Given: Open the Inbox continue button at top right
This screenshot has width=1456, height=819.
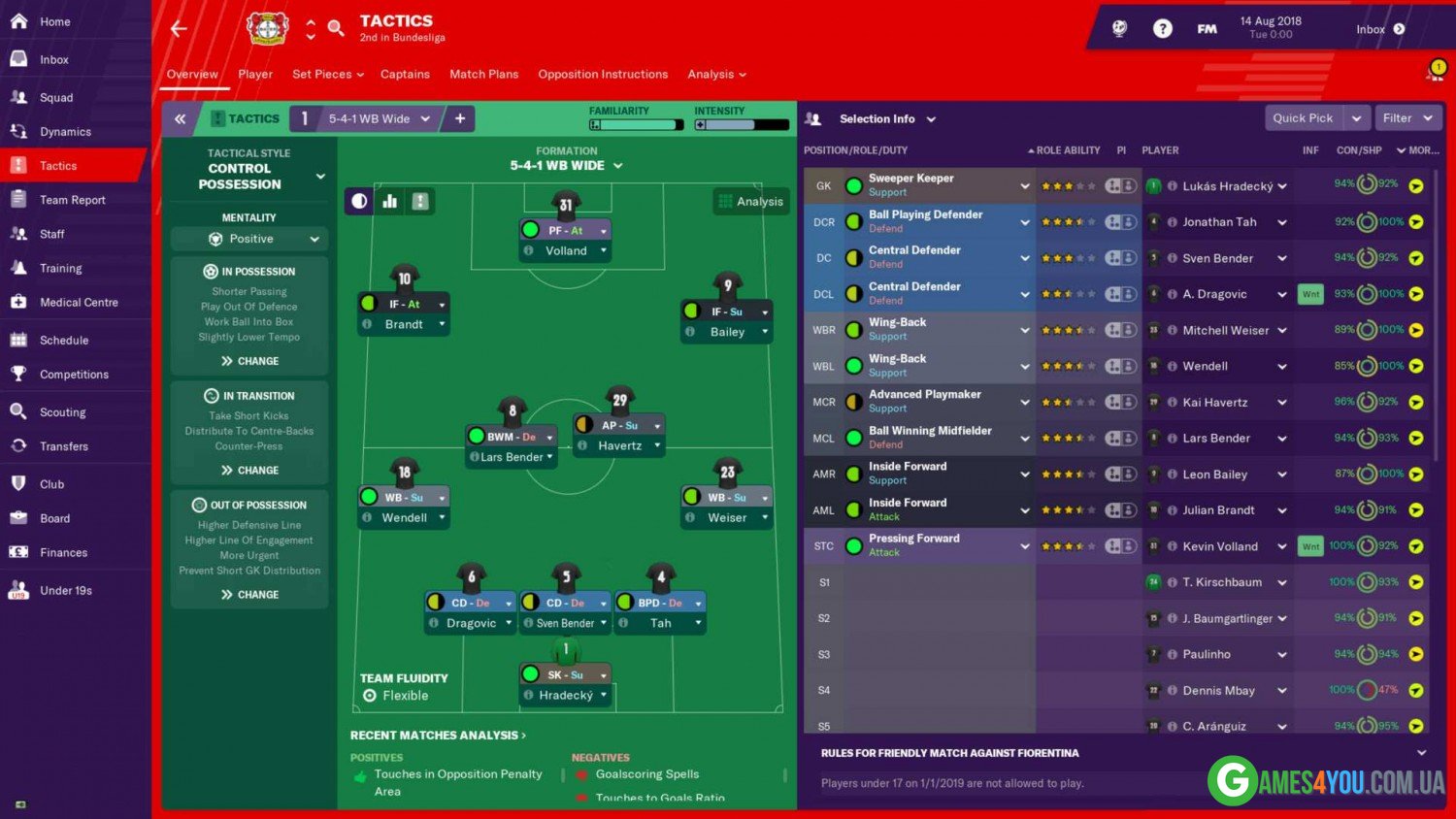Looking at the screenshot, I should [x=1380, y=29].
